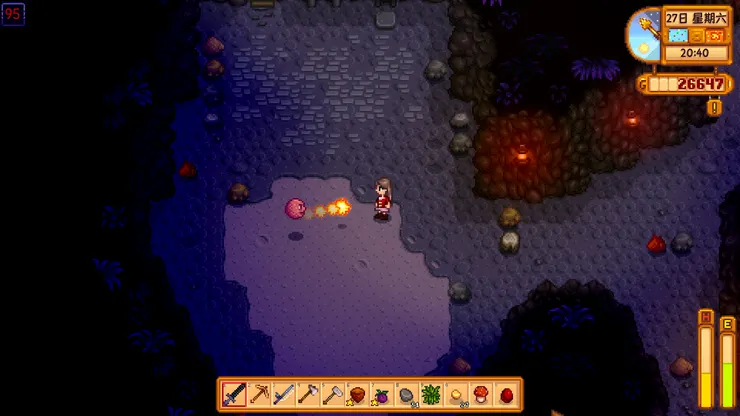740x416 pixels.
Task: Select the green fiber leaves slot
Action: pos(430,394)
